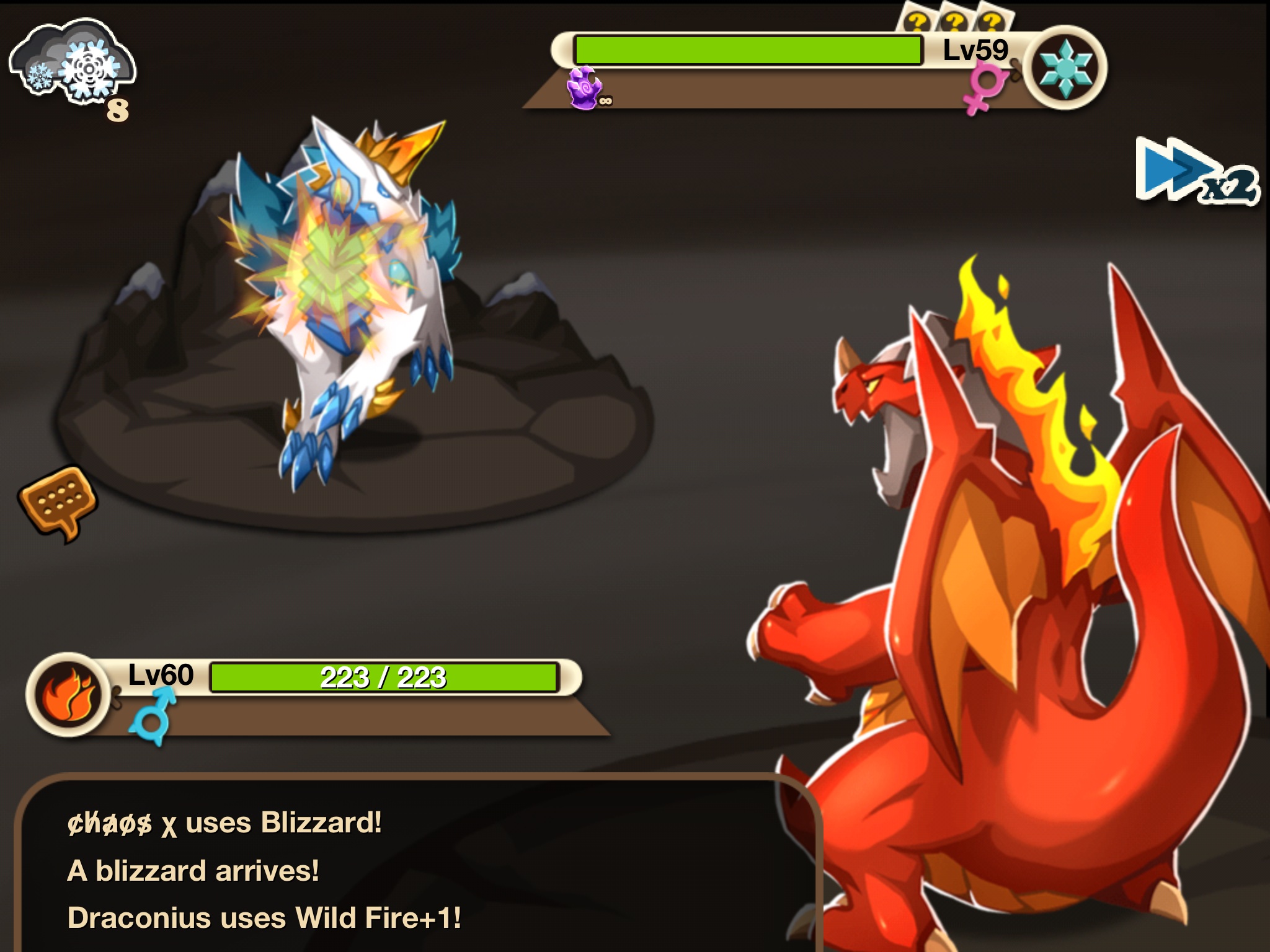Inspect the enemy's ice element badge
The image size is (1270, 952).
pos(1064,68)
